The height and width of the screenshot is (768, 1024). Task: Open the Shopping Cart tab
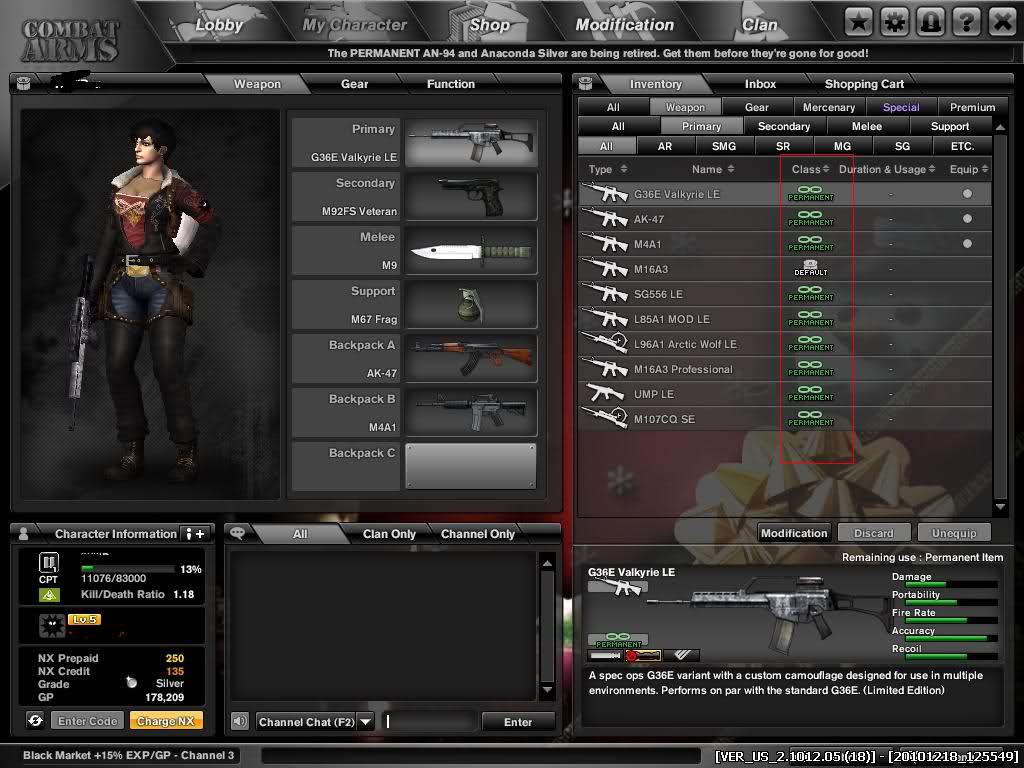[x=864, y=84]
